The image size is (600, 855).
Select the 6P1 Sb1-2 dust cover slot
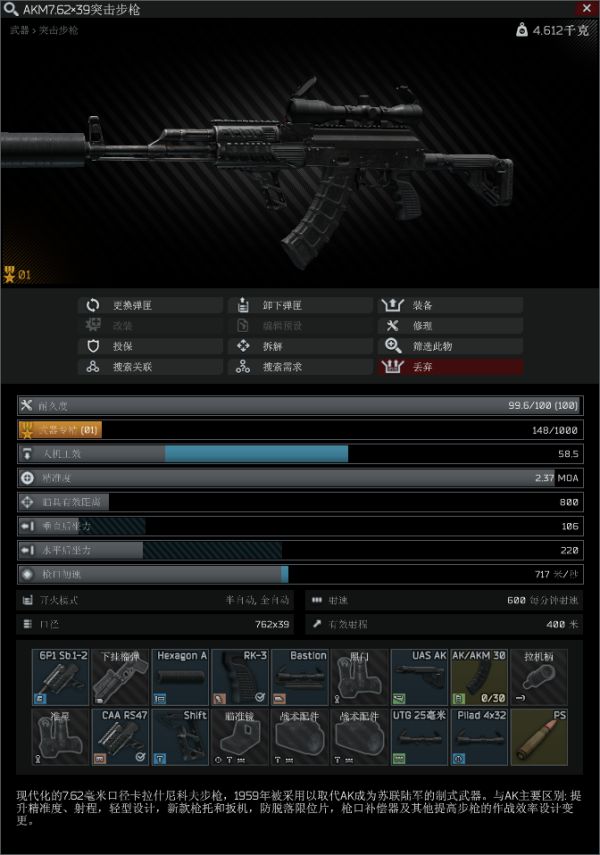coord(61,678)
